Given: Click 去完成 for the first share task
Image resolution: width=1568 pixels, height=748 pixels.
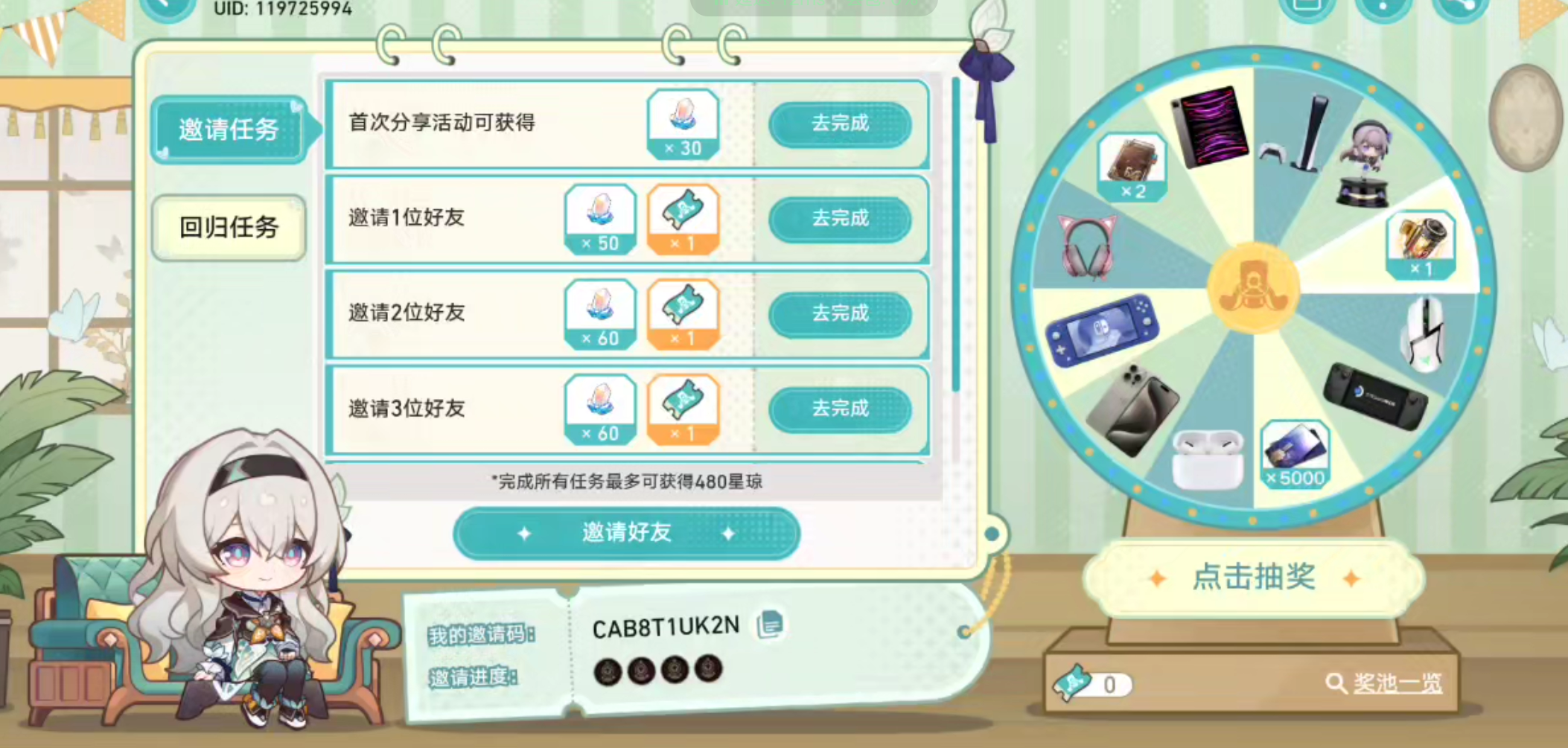Looking at the screenshot, I should coord(842,124).
